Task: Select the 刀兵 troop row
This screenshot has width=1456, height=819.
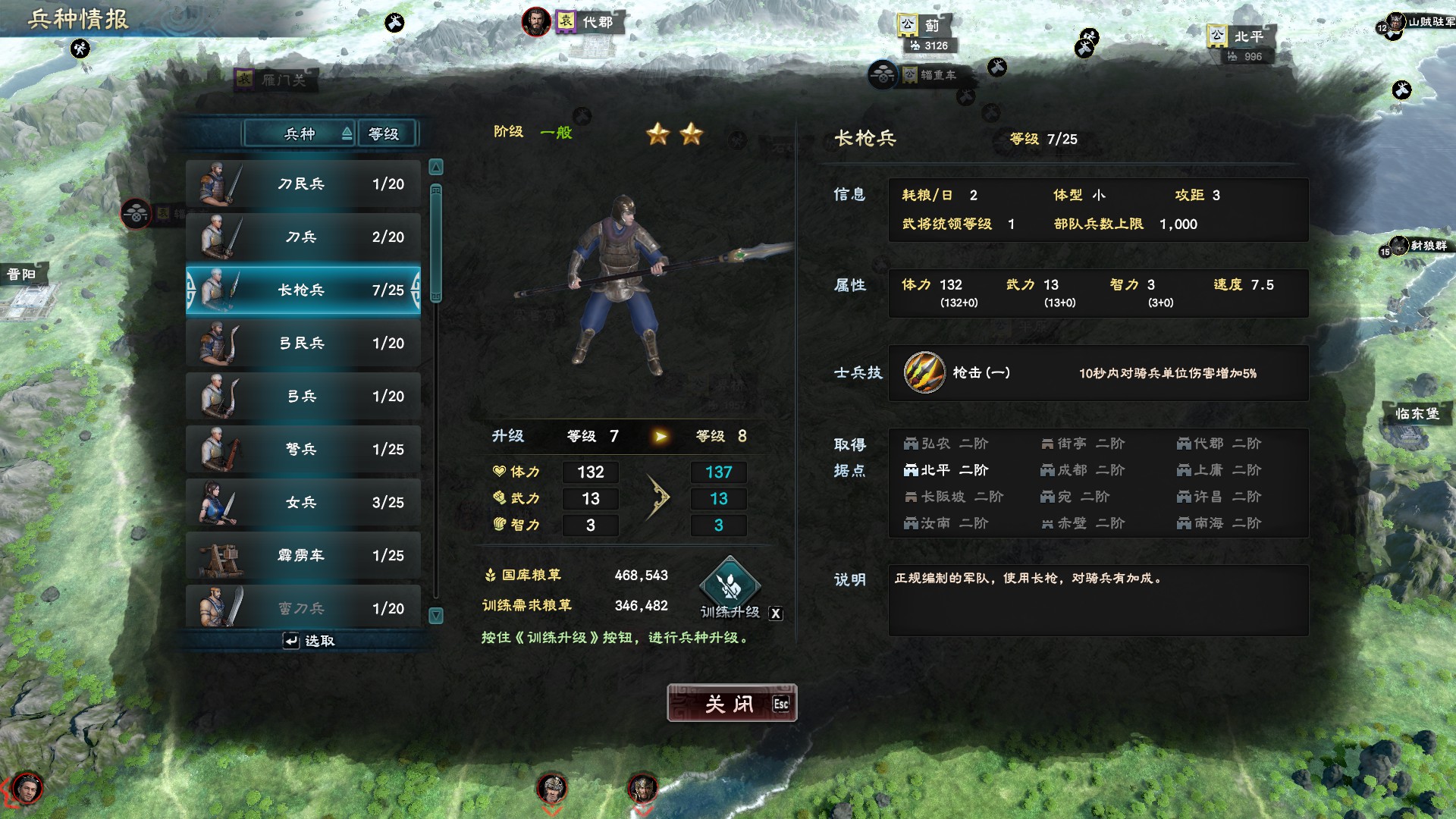Action: click(303, 237)
